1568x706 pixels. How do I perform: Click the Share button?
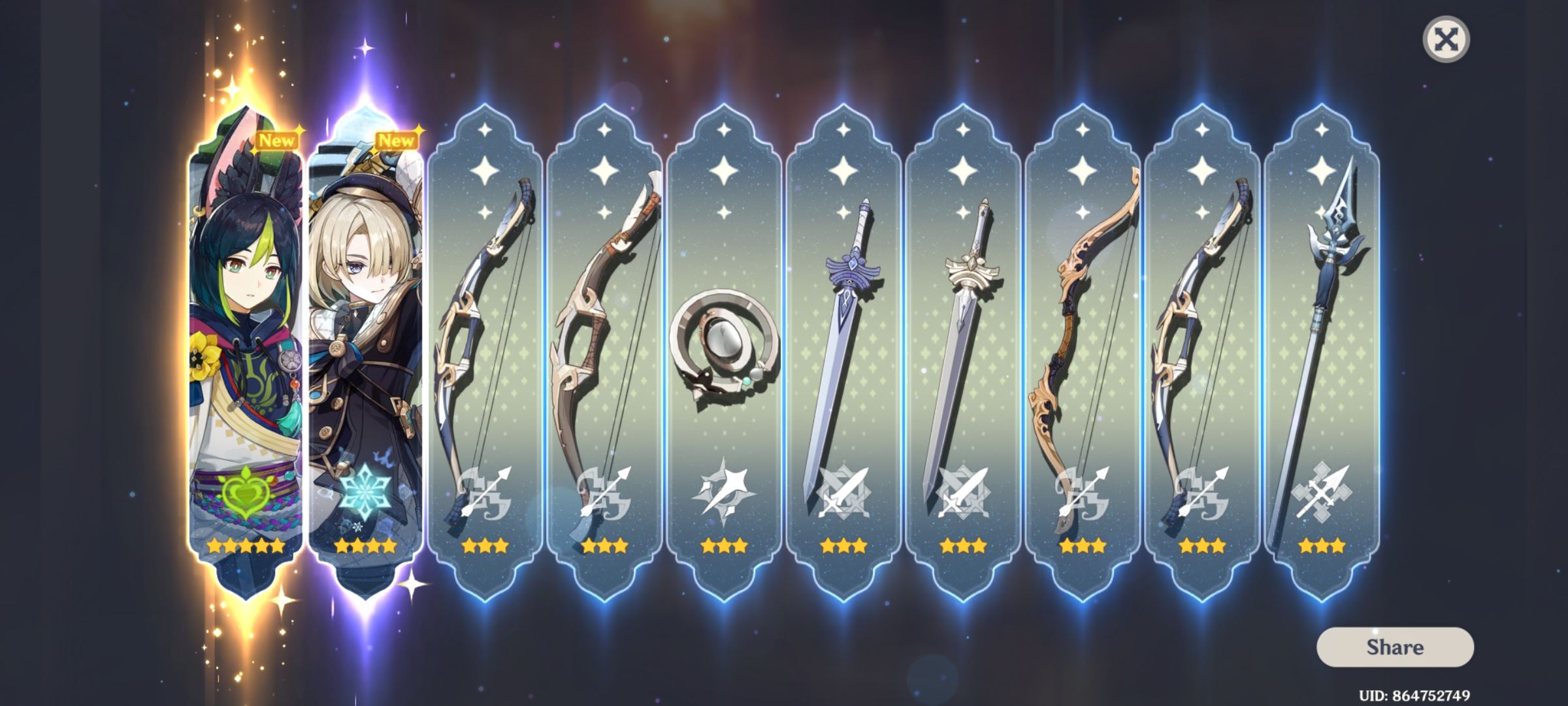1394,648
